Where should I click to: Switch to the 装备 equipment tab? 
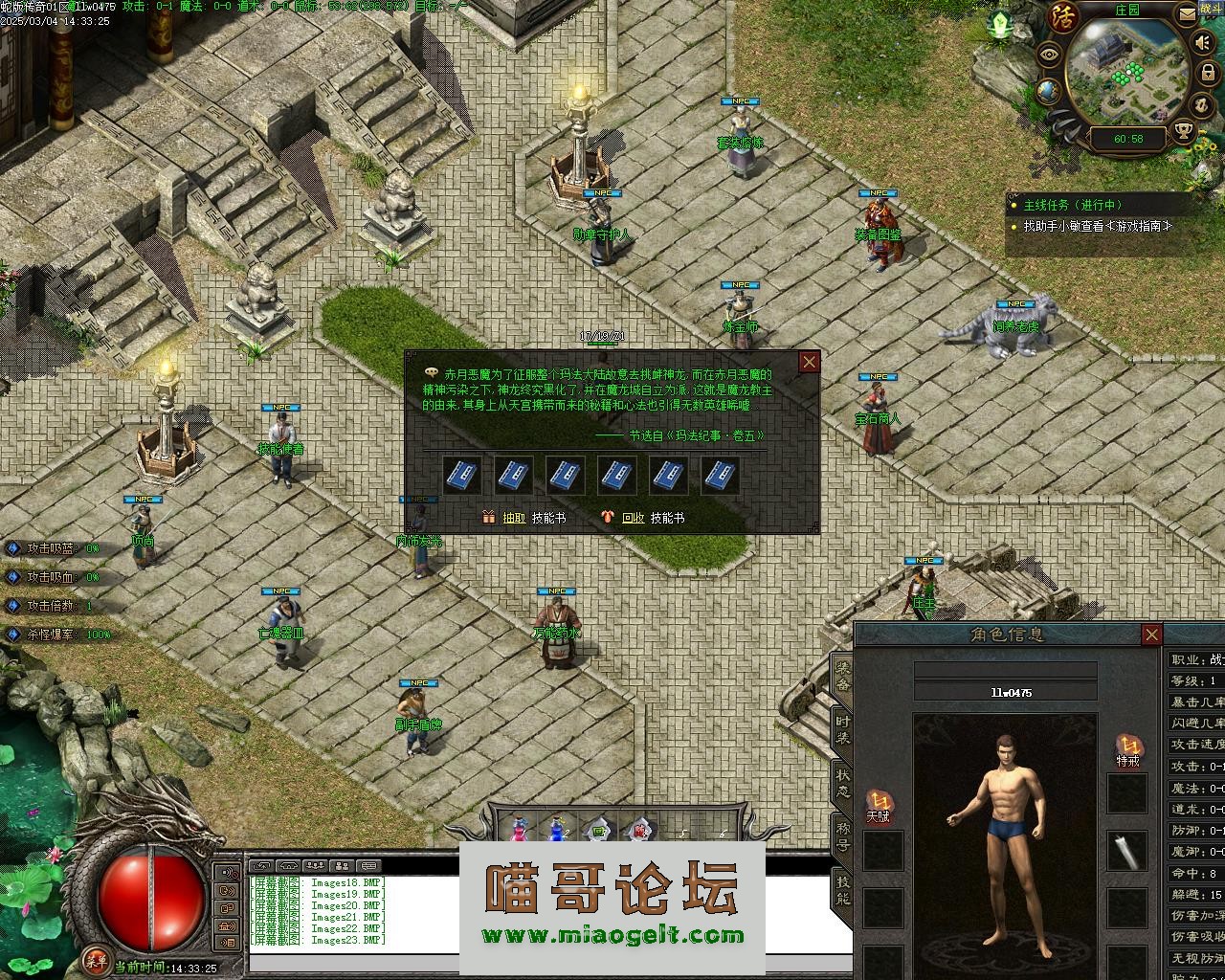[x=842, y=678]
